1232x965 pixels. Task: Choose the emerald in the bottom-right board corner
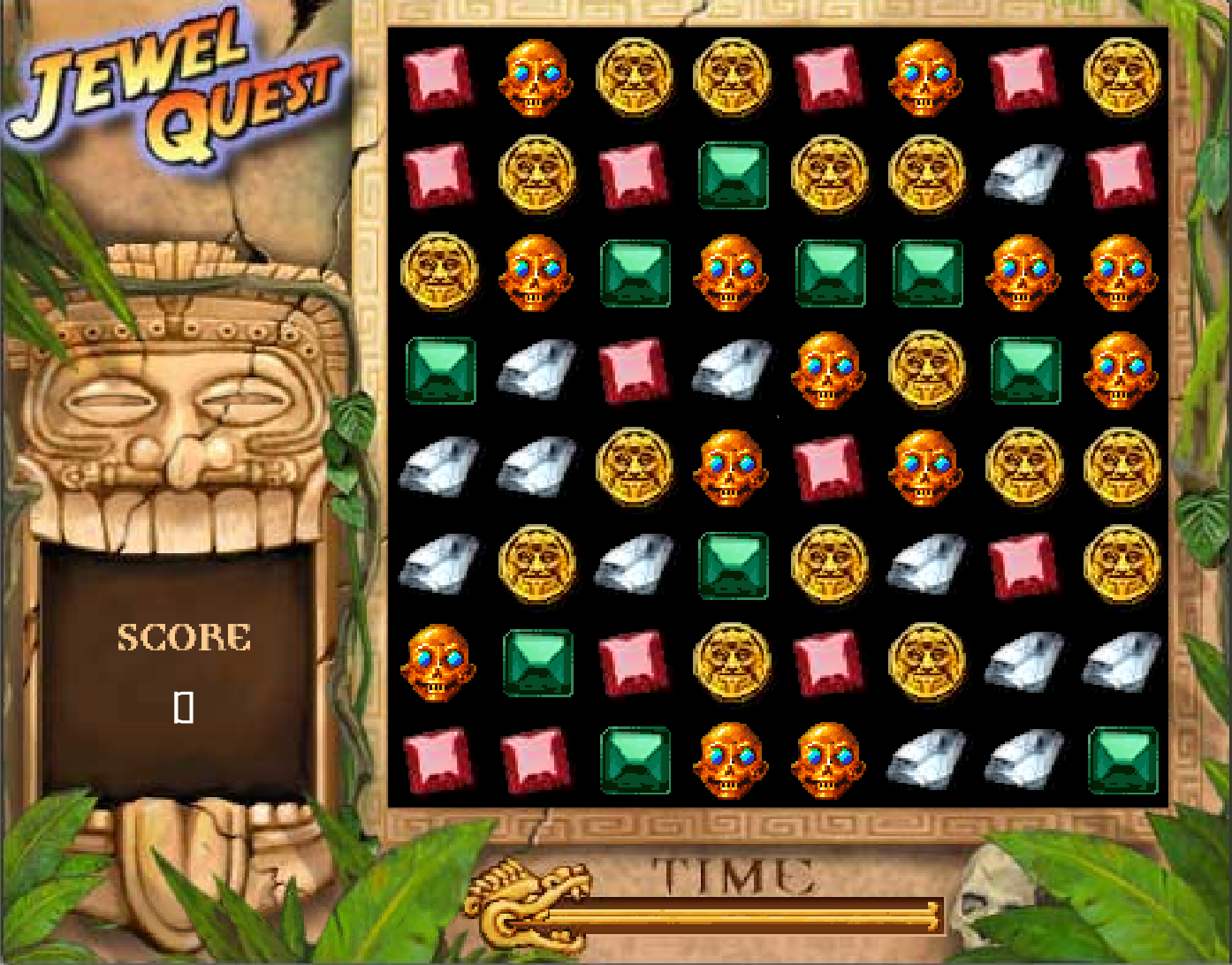(1122, 760)
